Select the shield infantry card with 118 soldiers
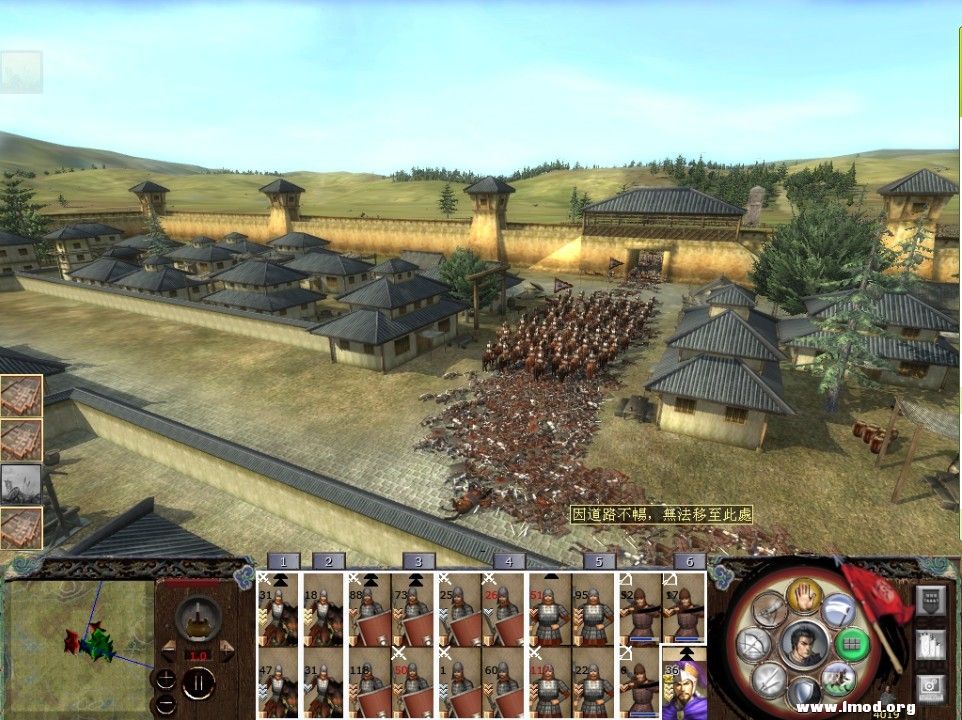The width and height of the screenshot is (962, 720). click(369, 683)
